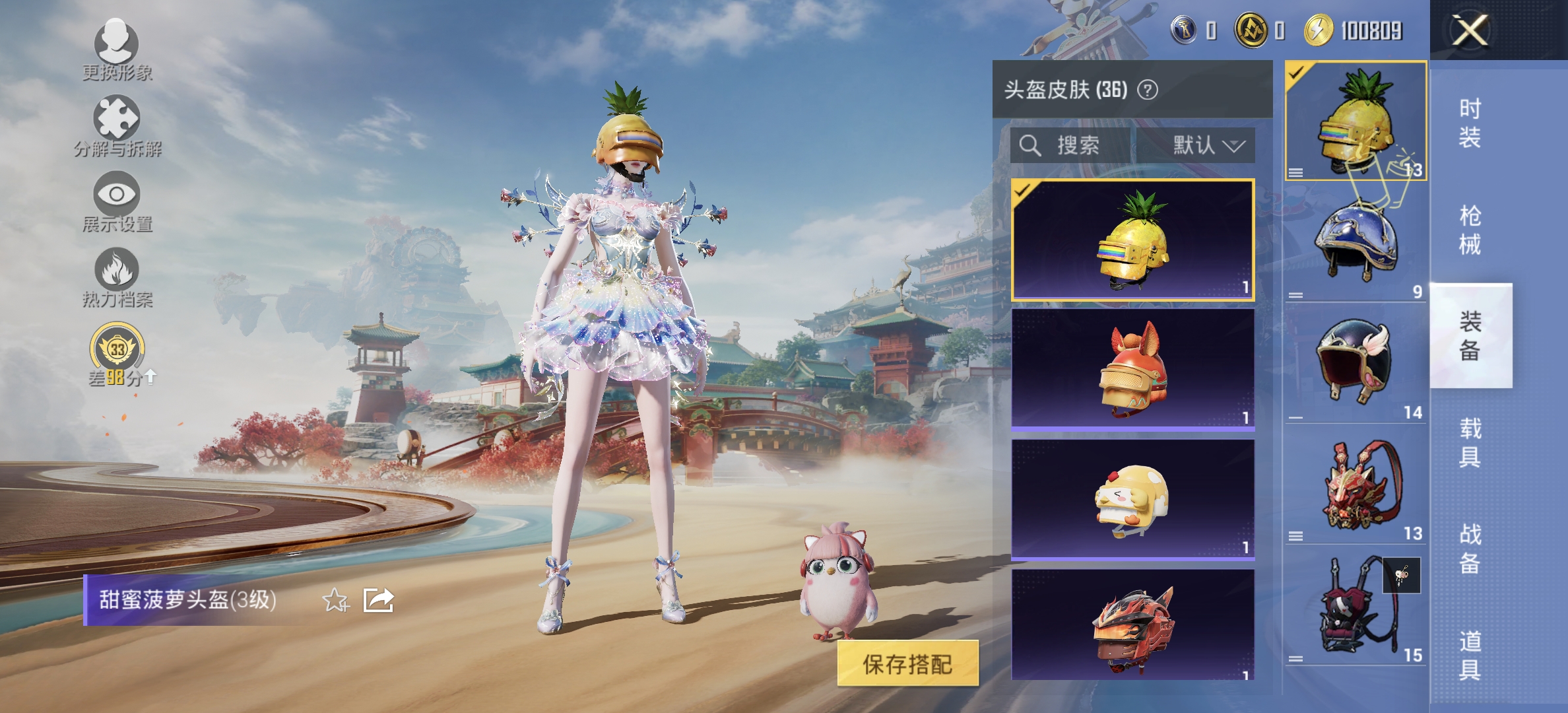
Task: Switch to the 枪械 tab
Action: click(x=1472, y=231)
